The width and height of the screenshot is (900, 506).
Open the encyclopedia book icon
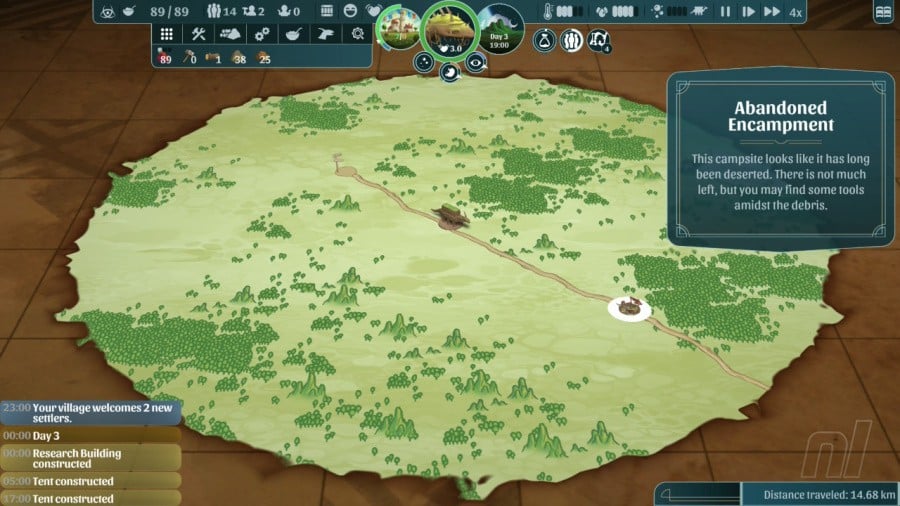pos(882,13)
